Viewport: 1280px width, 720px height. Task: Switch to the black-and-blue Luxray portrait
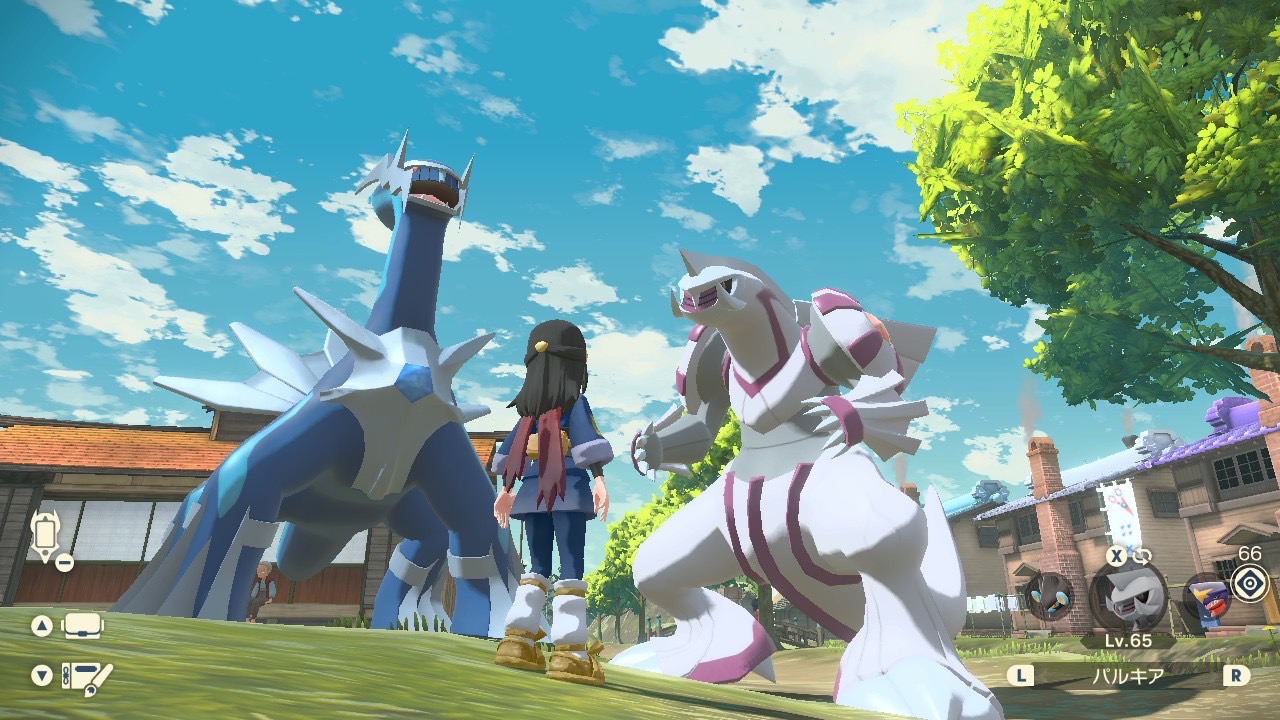1049,596
